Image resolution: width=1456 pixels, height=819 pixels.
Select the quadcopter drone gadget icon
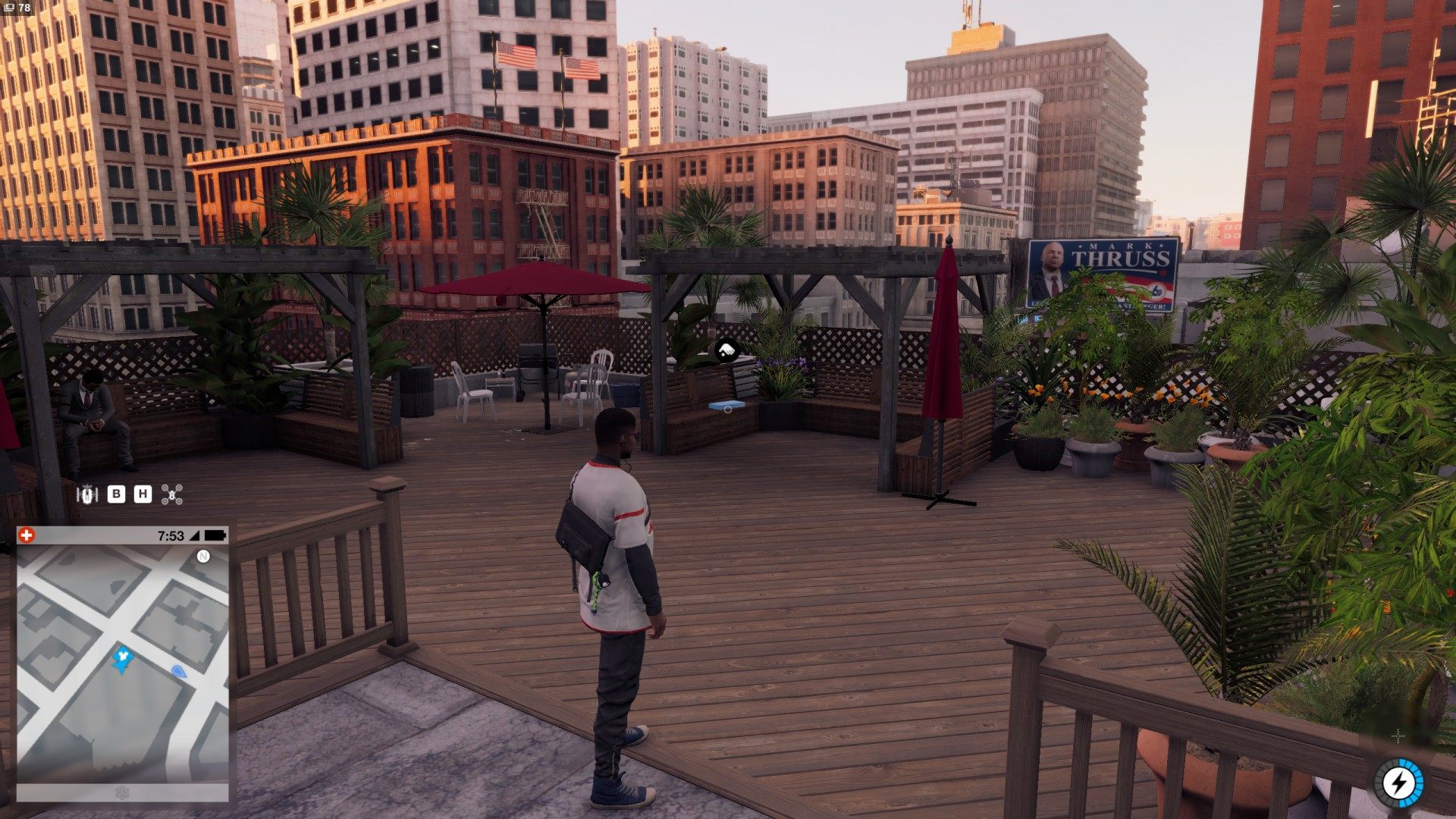pos(173,495)
